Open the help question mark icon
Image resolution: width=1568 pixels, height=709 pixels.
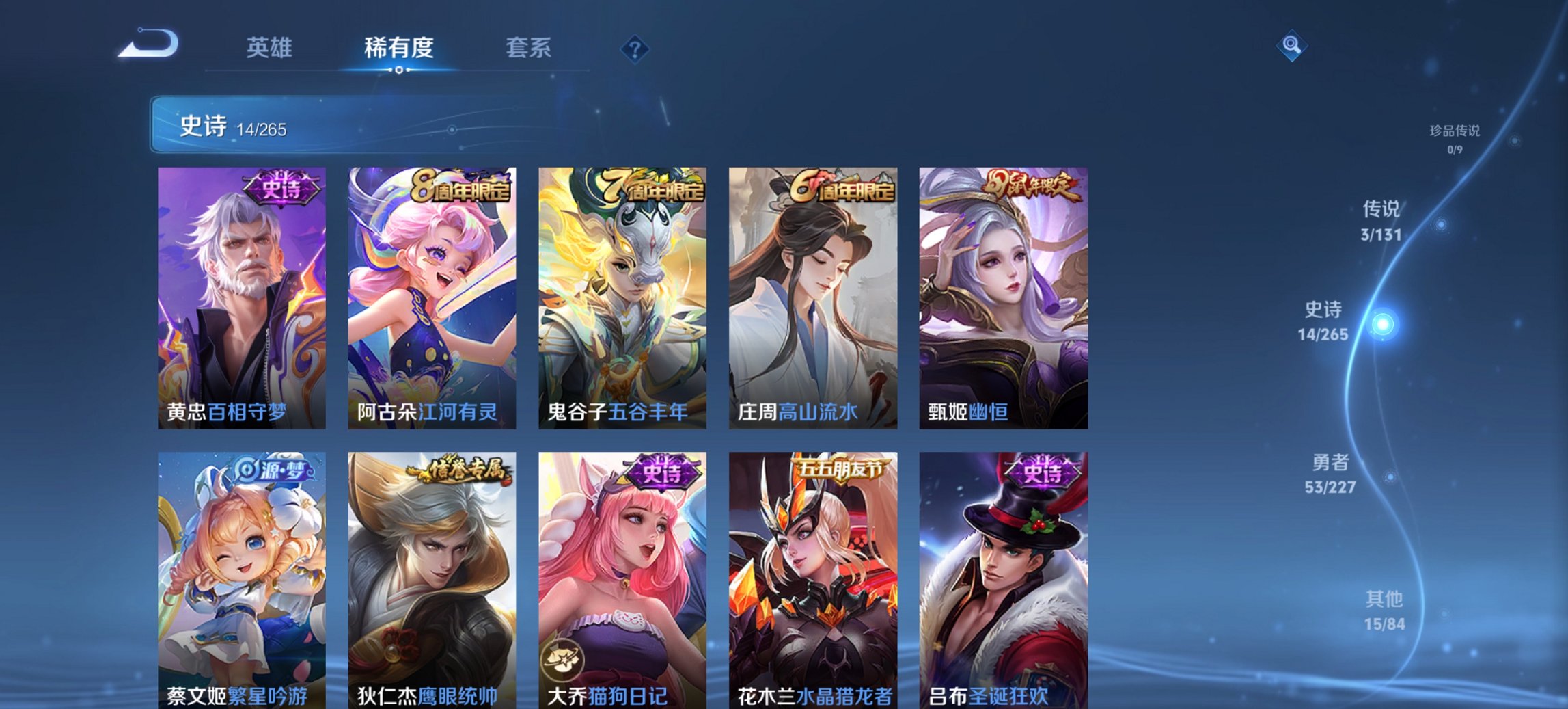(635, 49)
